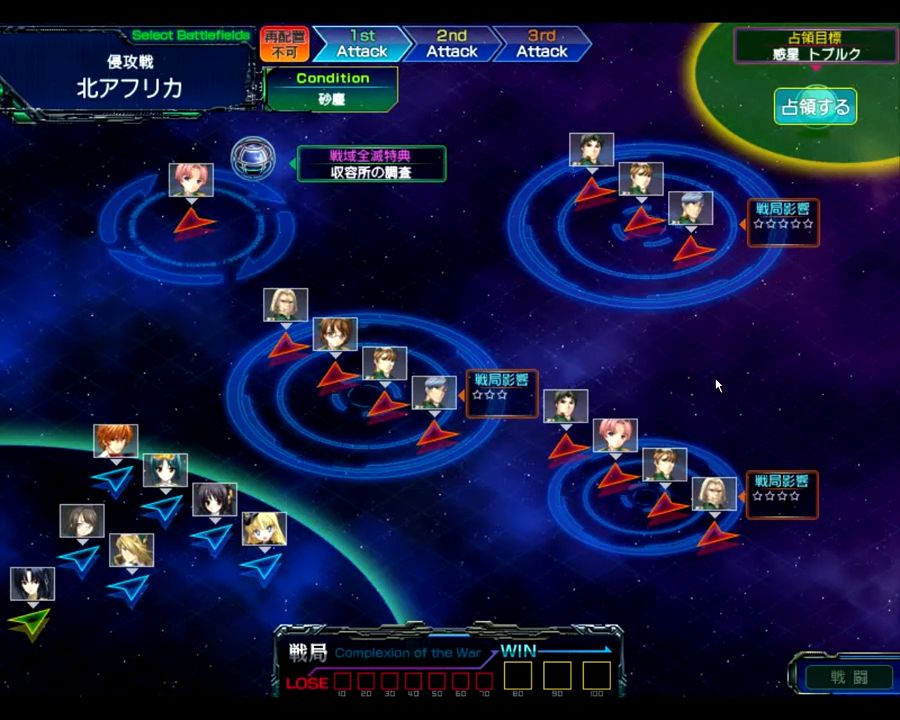The image size is (900, 720).
Task: Click the 再配置不可 redeploy badge
Action: pos(285,44)
